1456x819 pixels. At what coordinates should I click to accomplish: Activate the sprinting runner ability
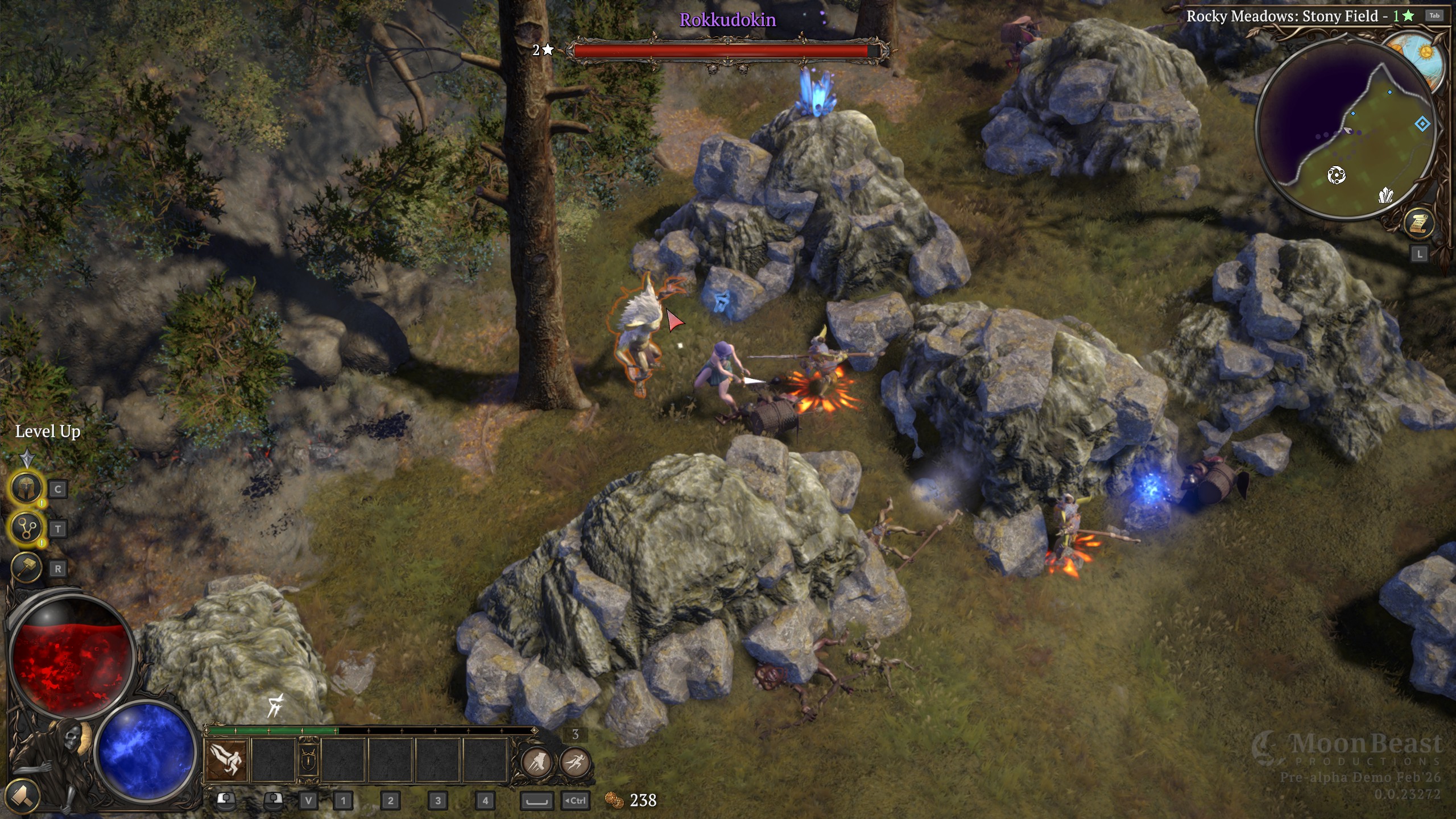(575, 762)
